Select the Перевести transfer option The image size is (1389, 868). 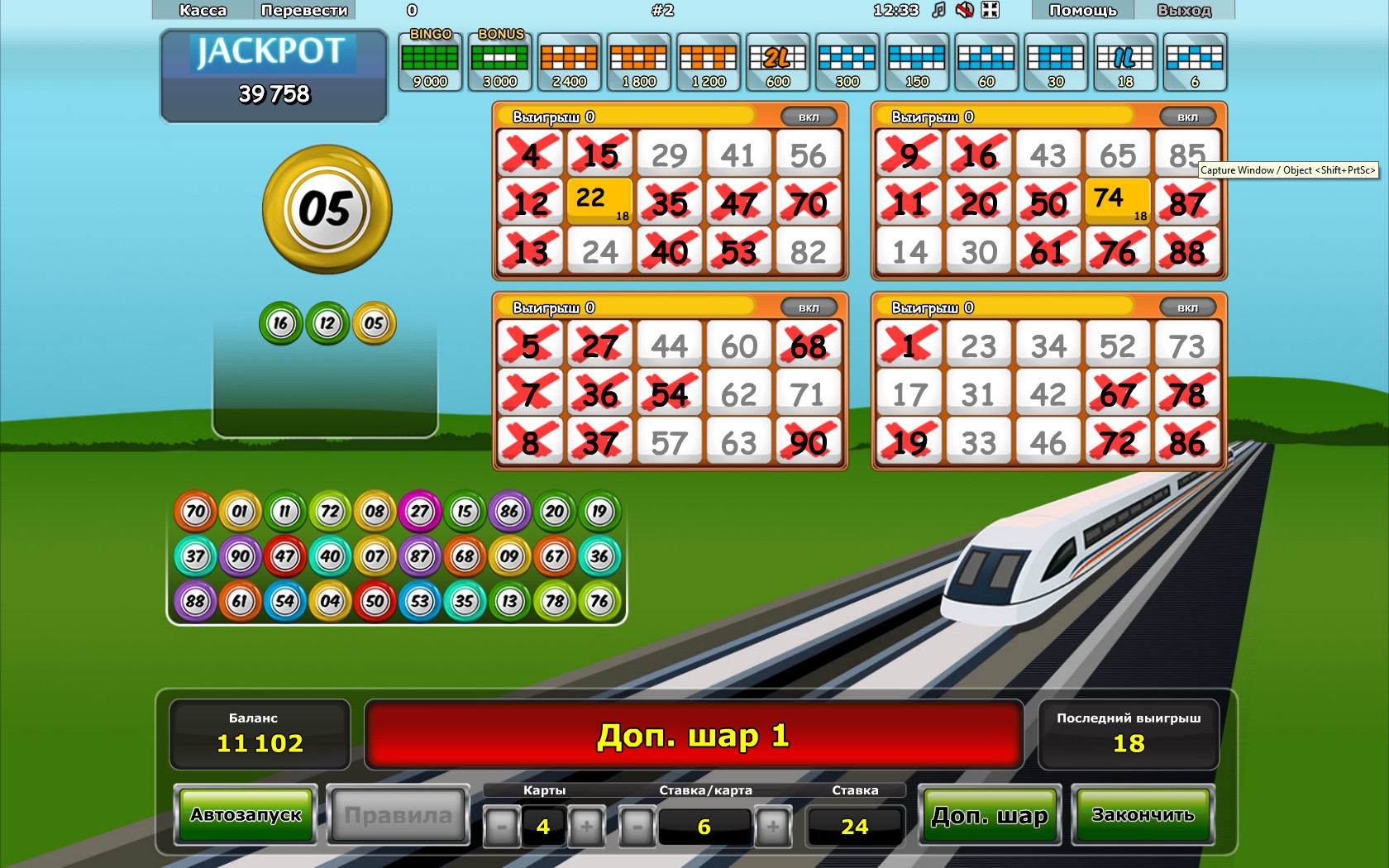click(x=304, y=10)
